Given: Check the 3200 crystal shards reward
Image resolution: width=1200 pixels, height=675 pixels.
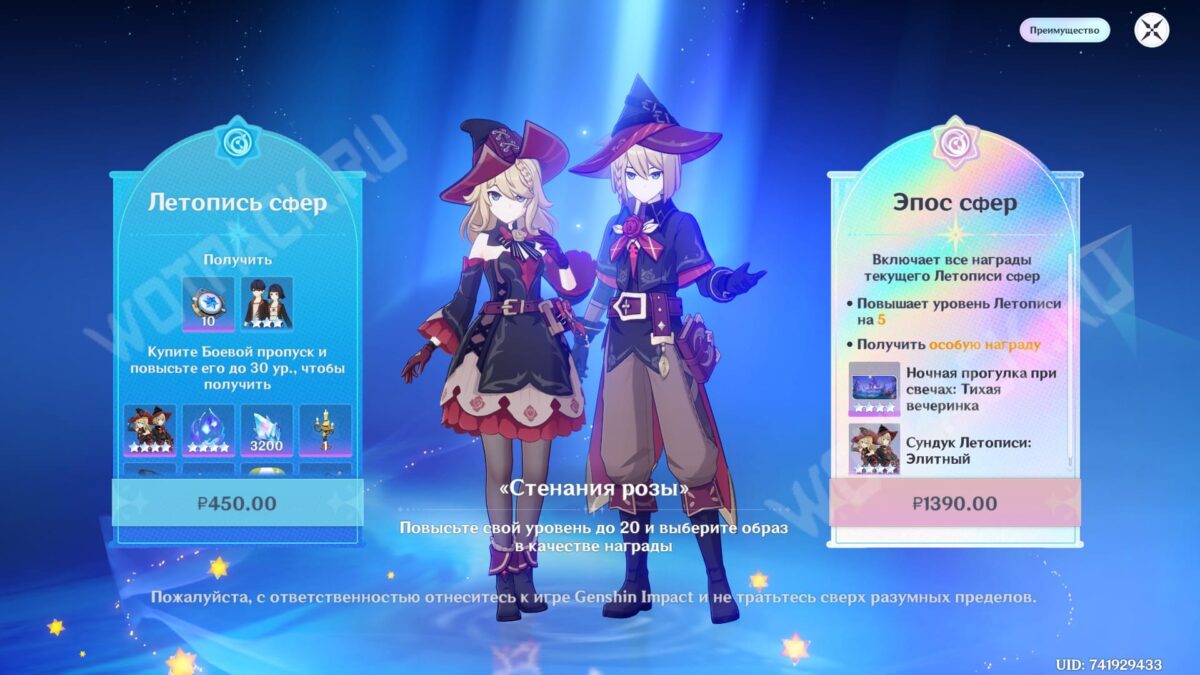Looking at the screenshot, I should coord(267,430).
